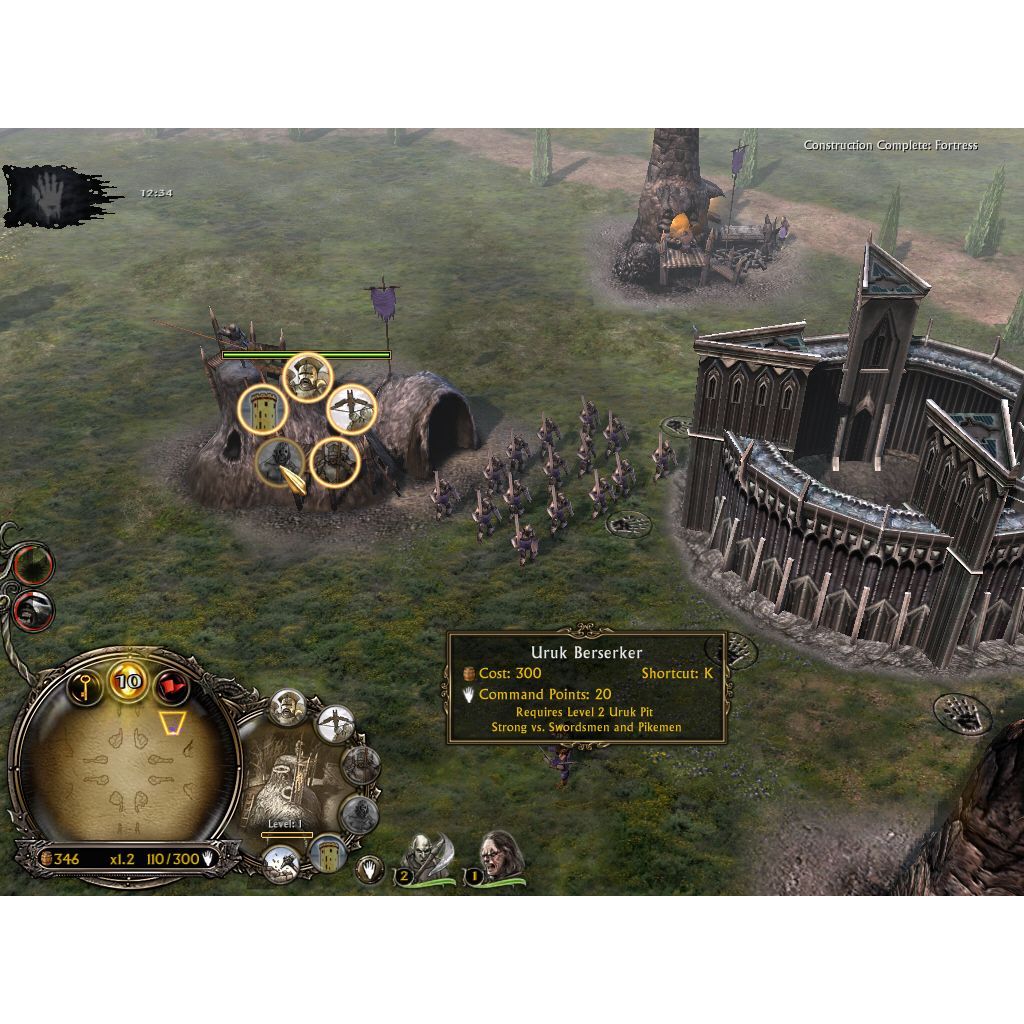Choose the crossbow icon in the bottom command panel
This screenshot has width=1024, height=1024.
tap(335, 724)
